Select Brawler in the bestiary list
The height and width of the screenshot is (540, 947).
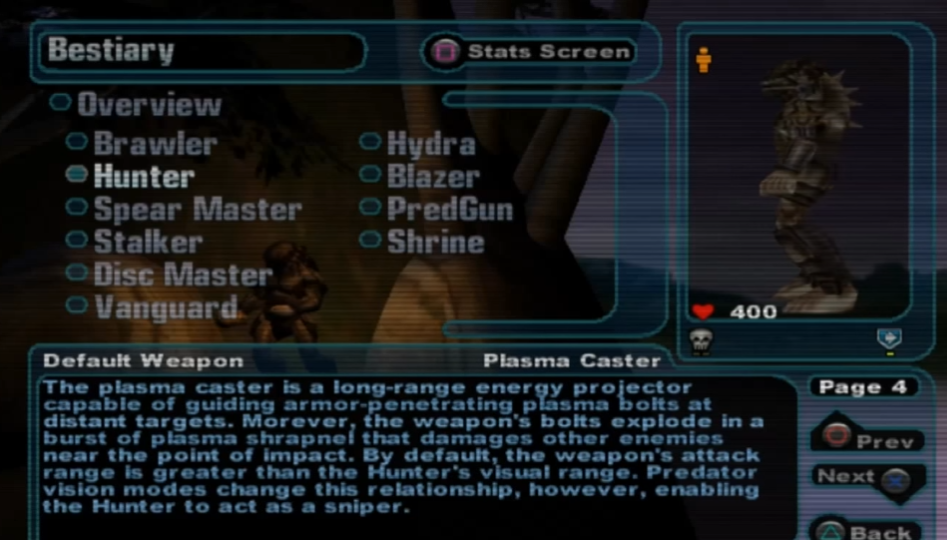point(154,143)
